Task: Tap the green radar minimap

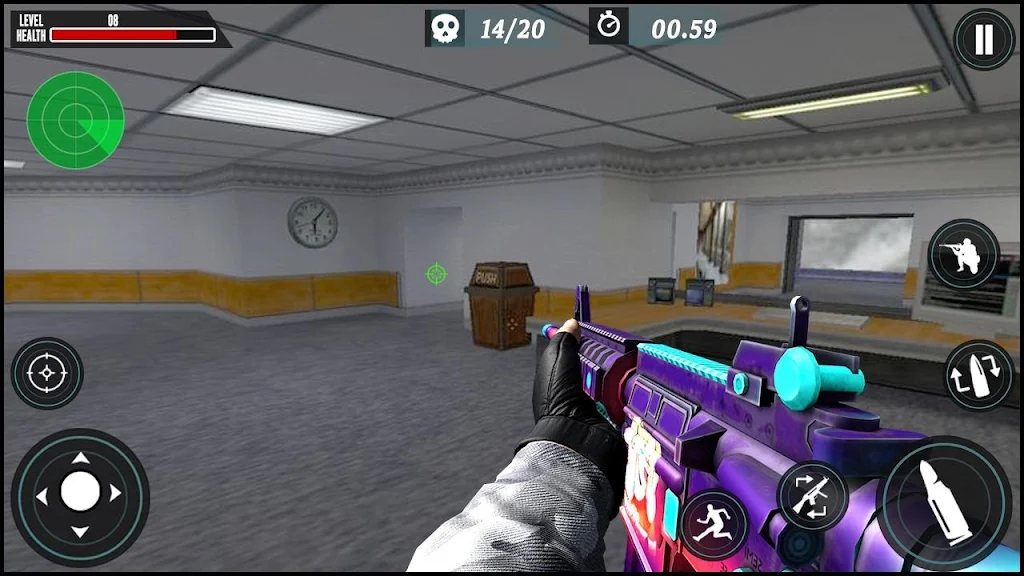Action: tap(76, 120)
